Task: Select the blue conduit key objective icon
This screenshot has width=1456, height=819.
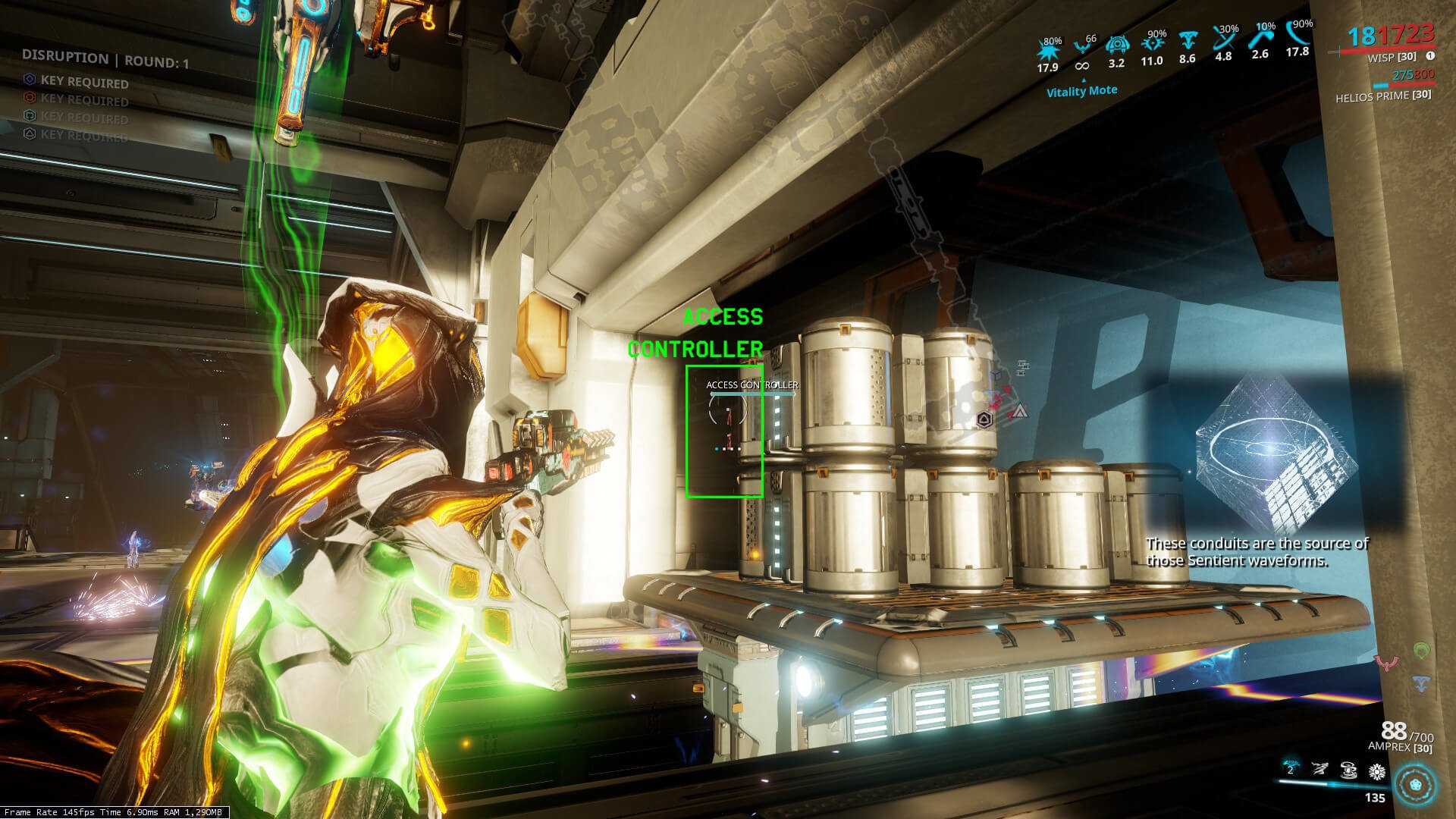Action: coord(30,80)
